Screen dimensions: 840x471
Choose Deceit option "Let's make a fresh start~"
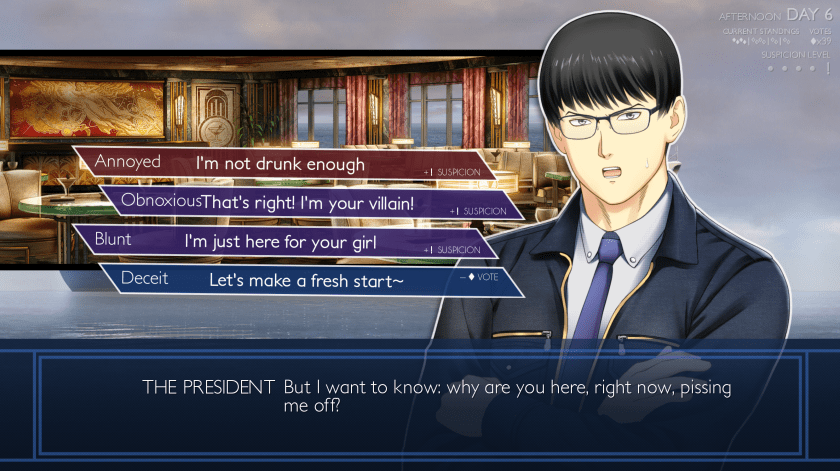pos(306,280)
